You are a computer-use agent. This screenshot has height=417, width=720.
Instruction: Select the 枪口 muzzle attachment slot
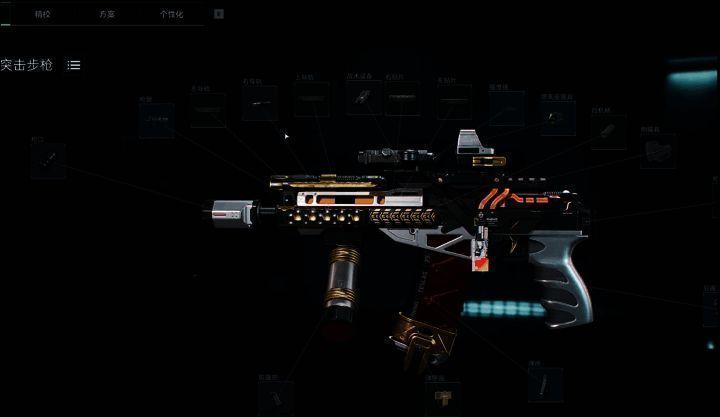(x=47, y=160)
